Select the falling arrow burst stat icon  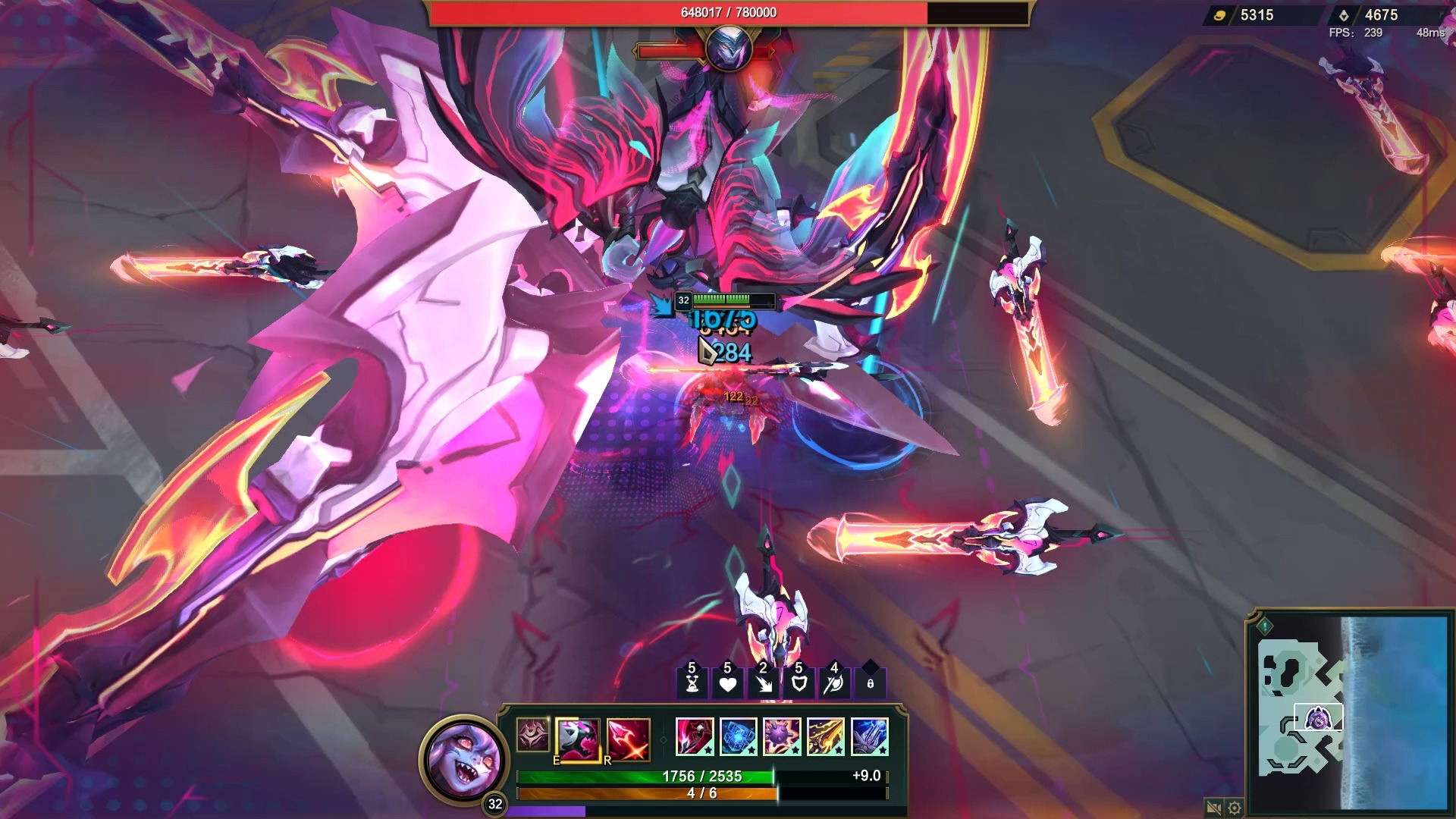pyautogui.click(x=763, y=683)
